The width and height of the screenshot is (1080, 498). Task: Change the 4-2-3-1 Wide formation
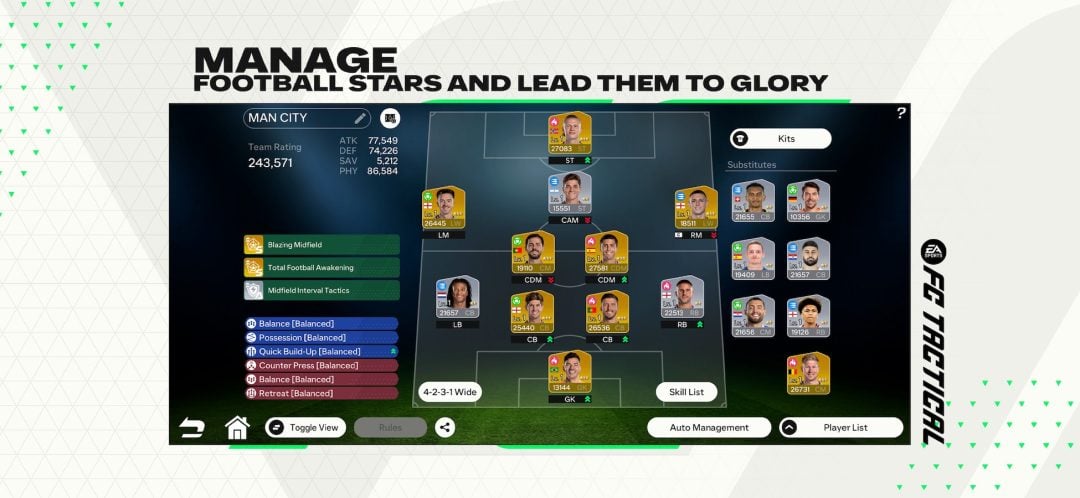[x=449, y=392]
